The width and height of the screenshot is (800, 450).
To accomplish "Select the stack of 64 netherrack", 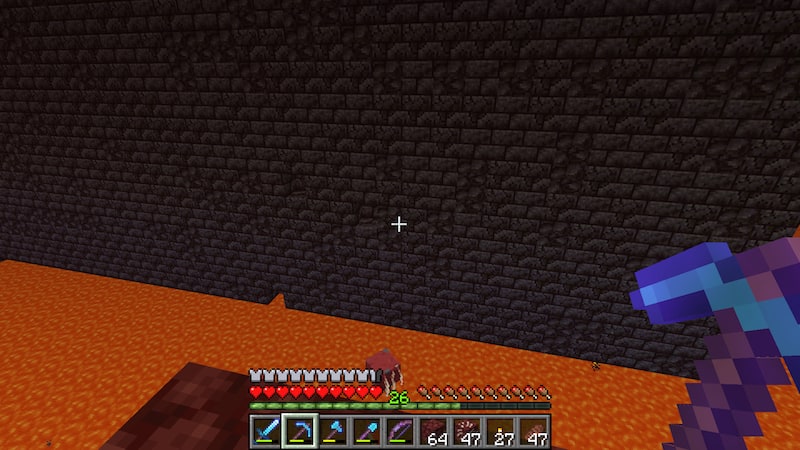I will point(434,431).
